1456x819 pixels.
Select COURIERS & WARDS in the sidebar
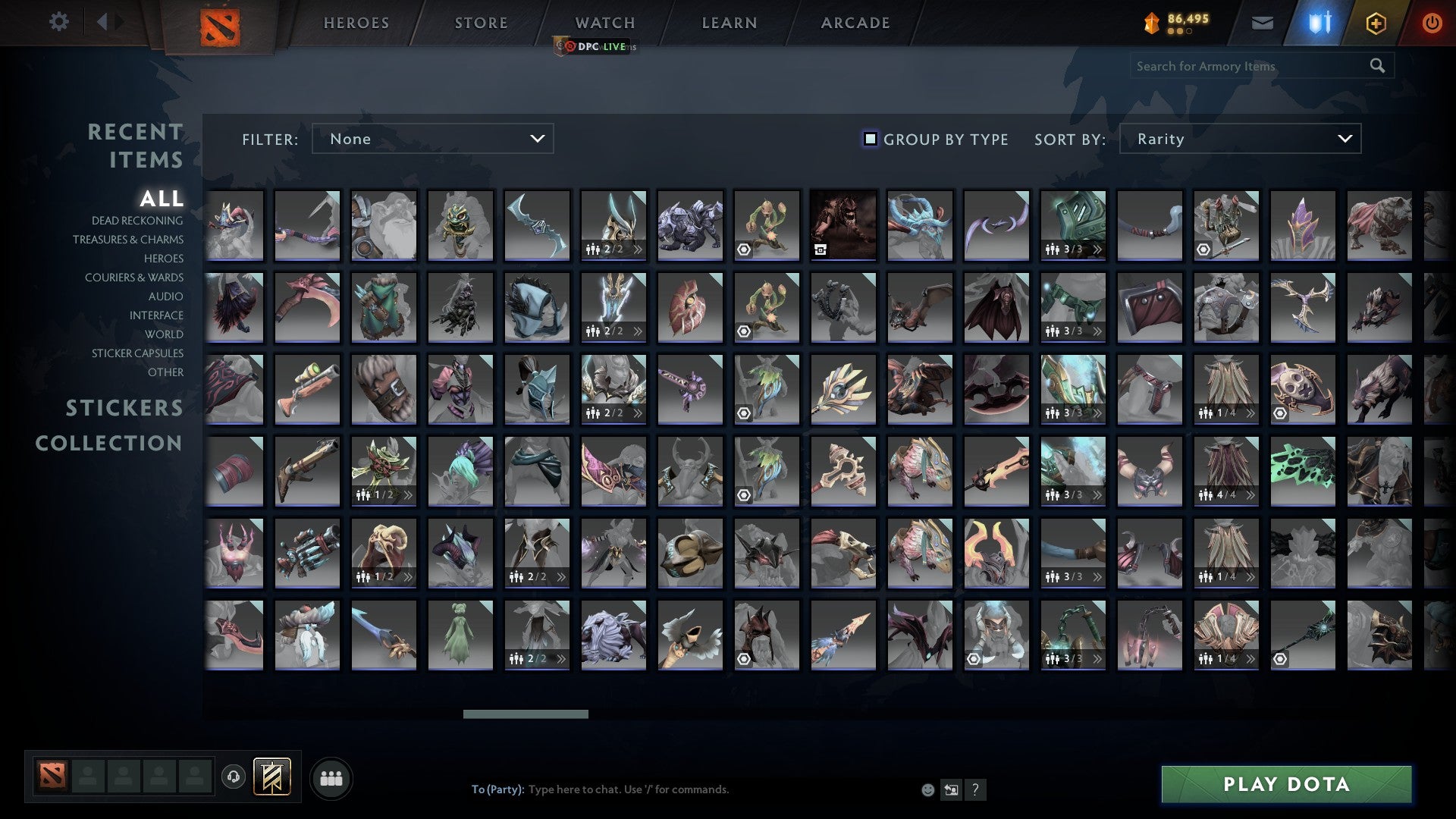pyautogui.click(x=134, y=278)
